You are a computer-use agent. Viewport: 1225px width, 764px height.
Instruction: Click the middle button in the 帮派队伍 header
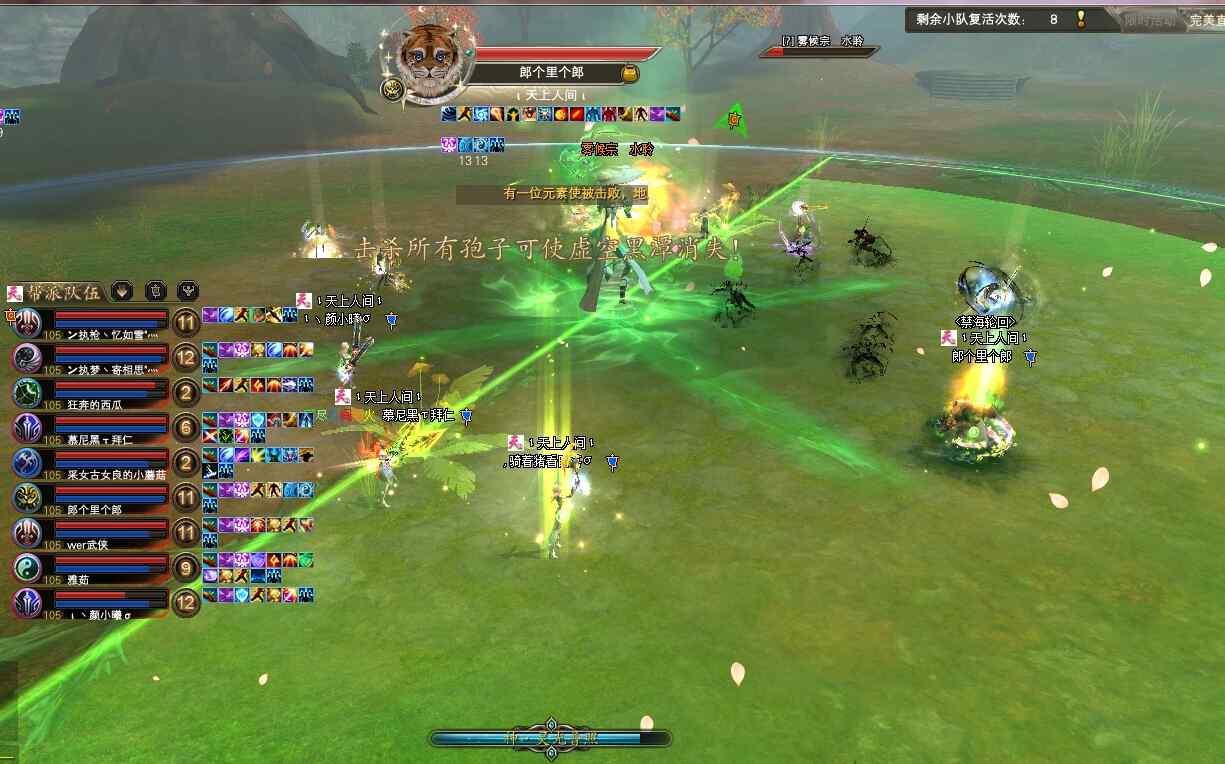[x=155, y=291]
